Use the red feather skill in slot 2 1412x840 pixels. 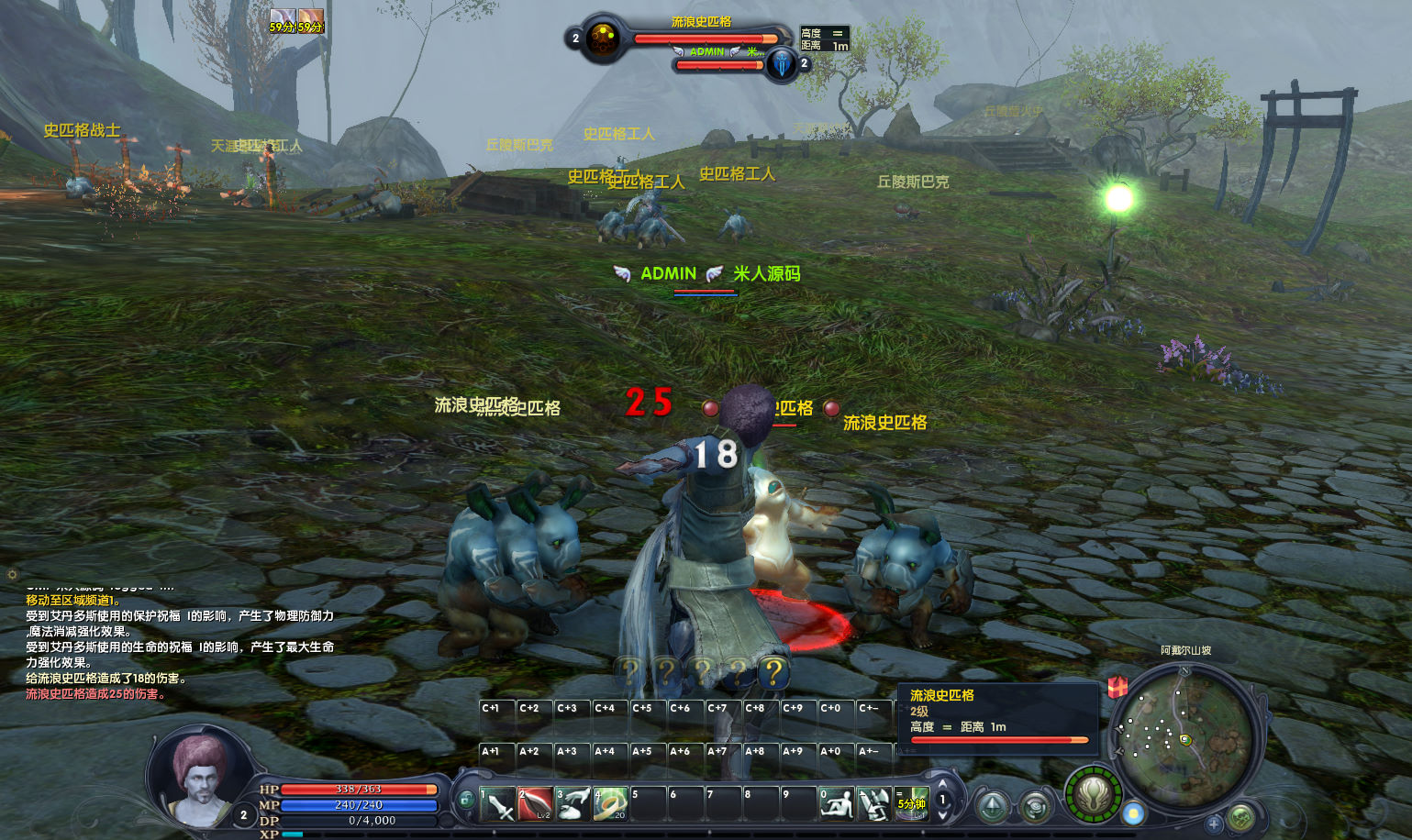[535, 804]
